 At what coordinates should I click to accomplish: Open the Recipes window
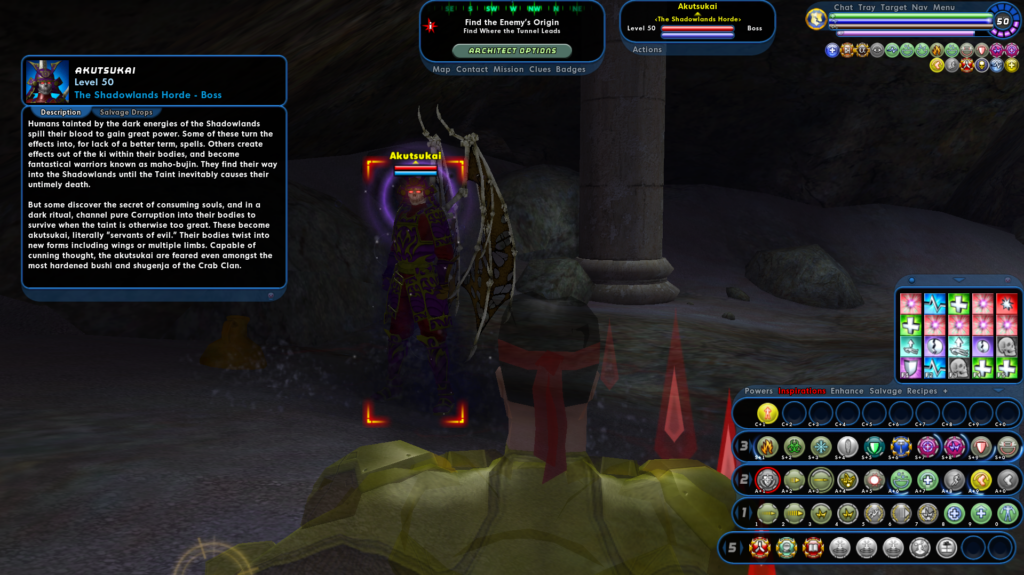(921, 391)
